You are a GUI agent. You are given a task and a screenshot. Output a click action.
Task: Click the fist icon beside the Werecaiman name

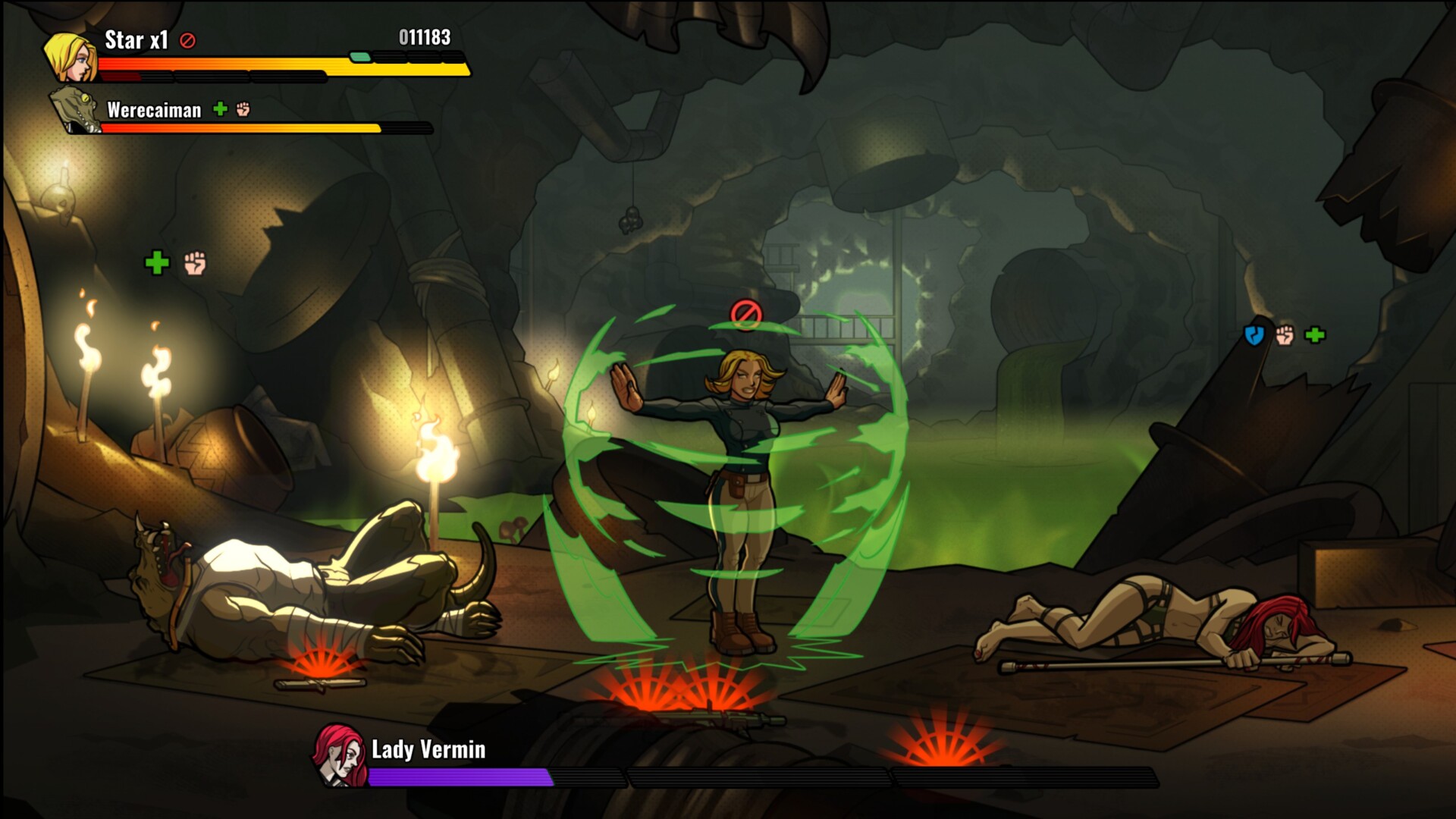243,109
